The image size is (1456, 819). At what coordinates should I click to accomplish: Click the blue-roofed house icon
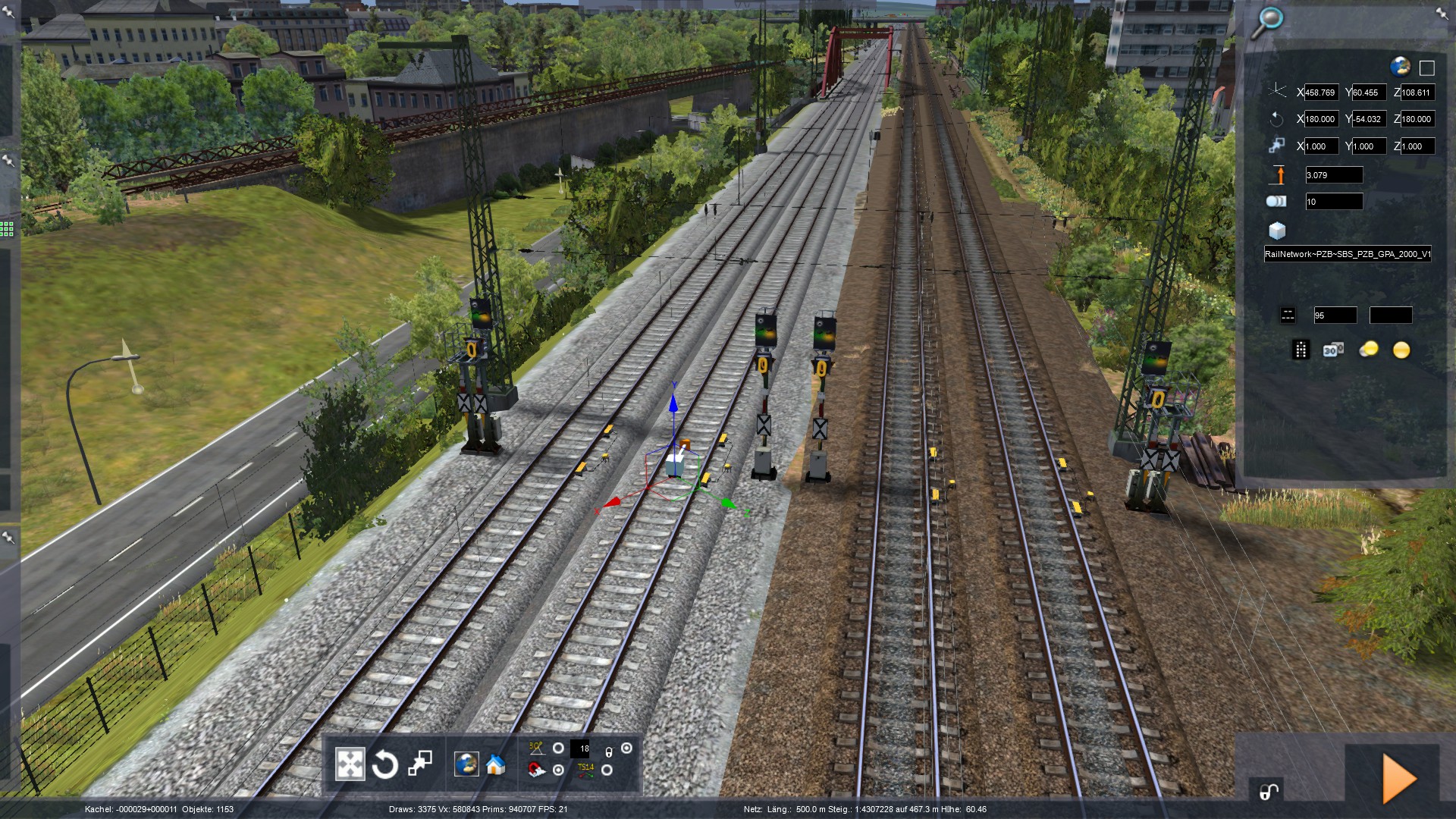(496, 764)
